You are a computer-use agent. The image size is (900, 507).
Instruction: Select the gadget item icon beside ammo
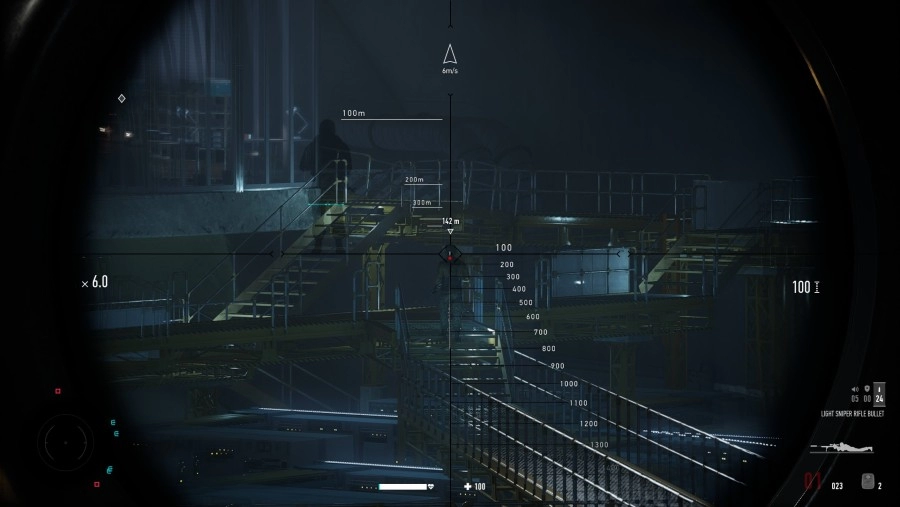click(866, 482)
